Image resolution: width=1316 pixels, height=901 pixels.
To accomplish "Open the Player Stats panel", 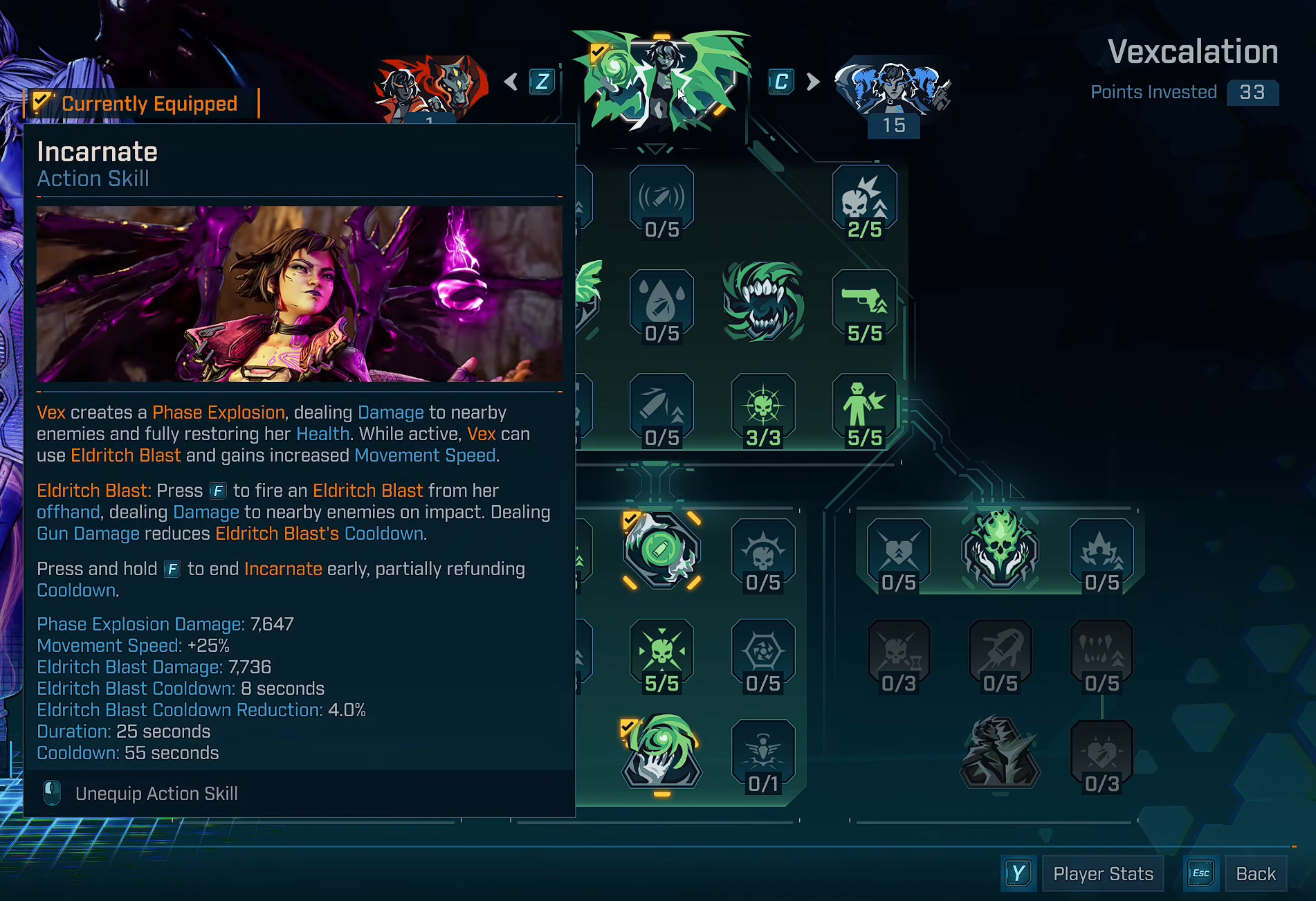I will 1102,874.
